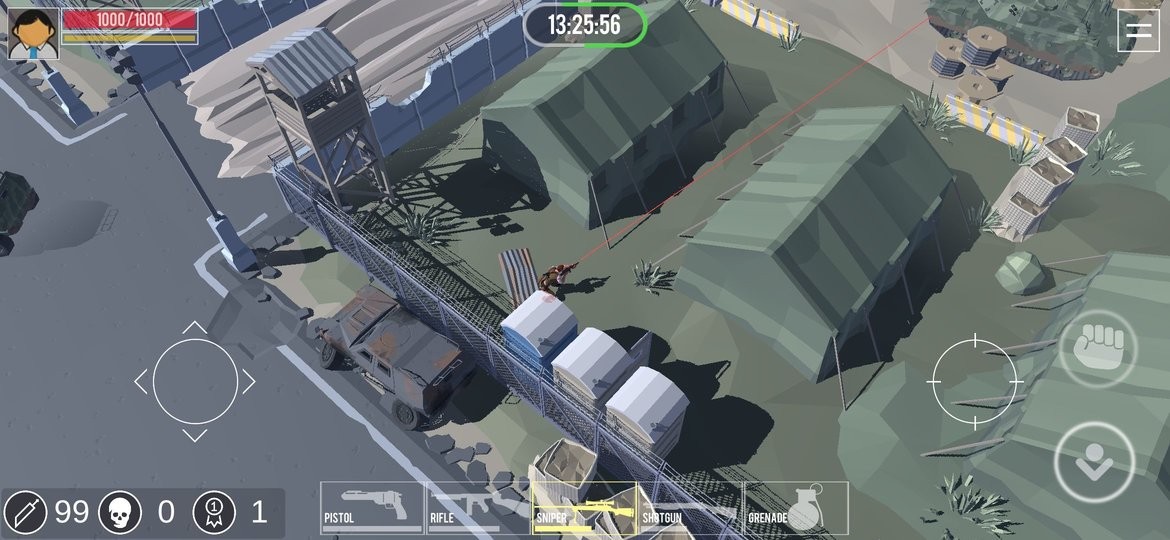
Task: Switch to the Rifle weapon slot
Action: (x=478, y=507)
